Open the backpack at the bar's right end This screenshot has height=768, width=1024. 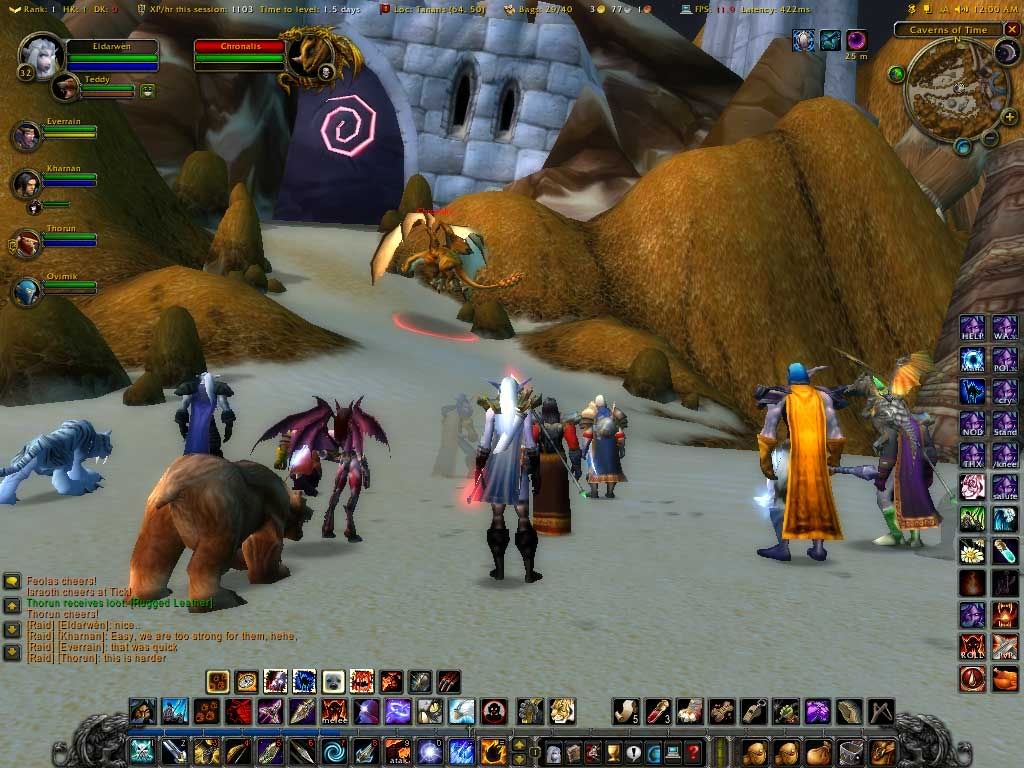tap(883, 751)
